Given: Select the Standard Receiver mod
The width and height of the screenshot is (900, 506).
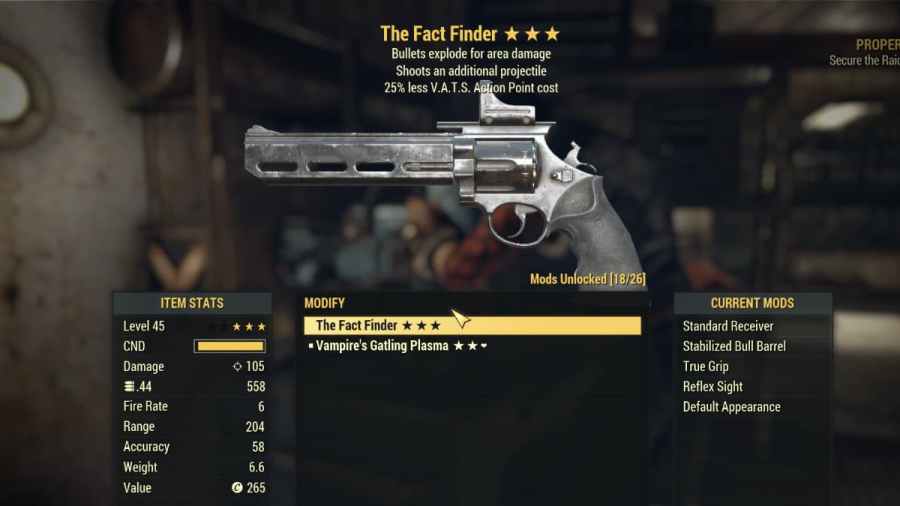Looking at the screenshot, I should [x=728, y=326].
